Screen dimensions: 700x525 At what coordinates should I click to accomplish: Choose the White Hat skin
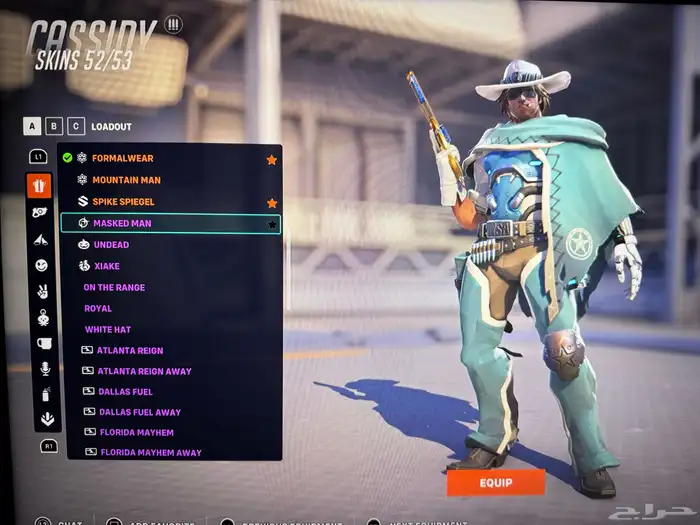[x=108, y=329]
